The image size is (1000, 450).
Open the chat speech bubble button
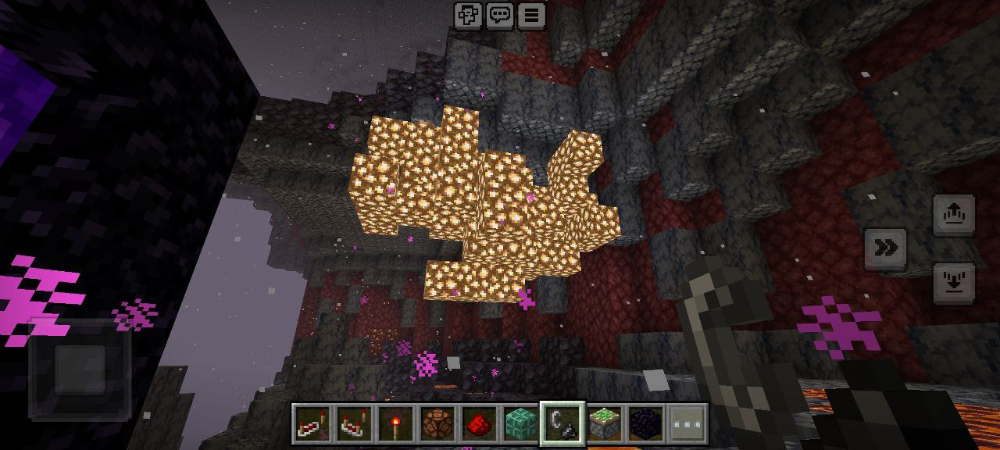tap(500, 14)
